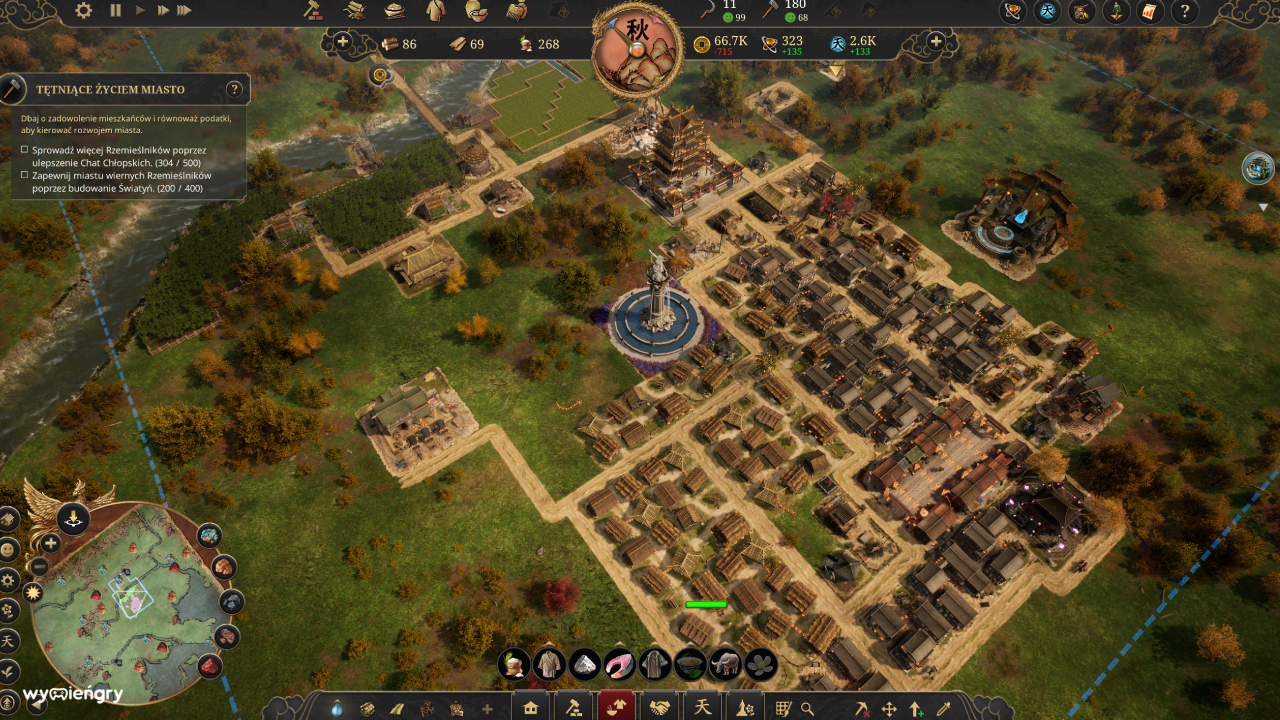Select the move building tool with crossed arrows

coord(889,707)
